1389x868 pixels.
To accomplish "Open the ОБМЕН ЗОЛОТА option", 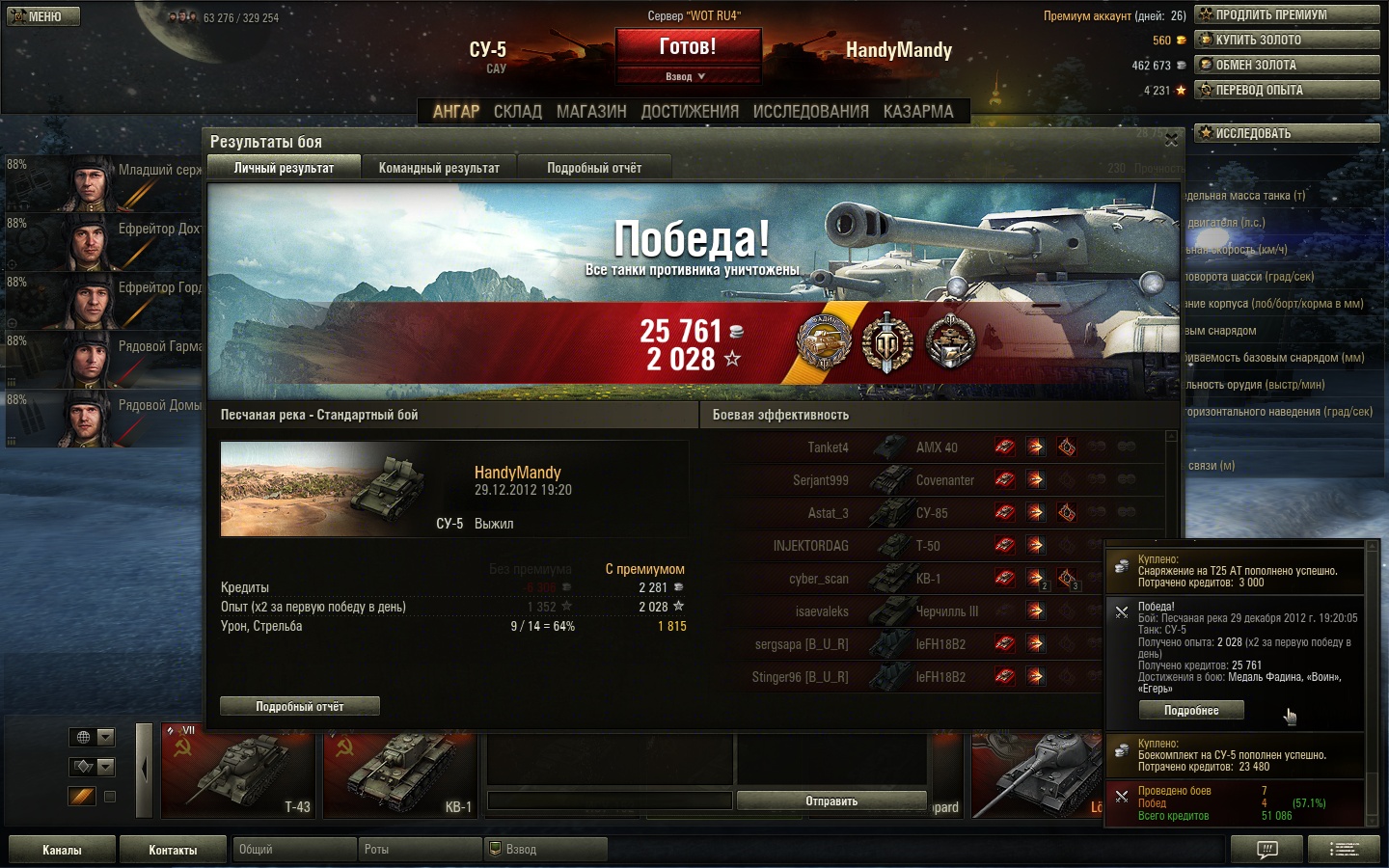I will [x=1287, y=65].
